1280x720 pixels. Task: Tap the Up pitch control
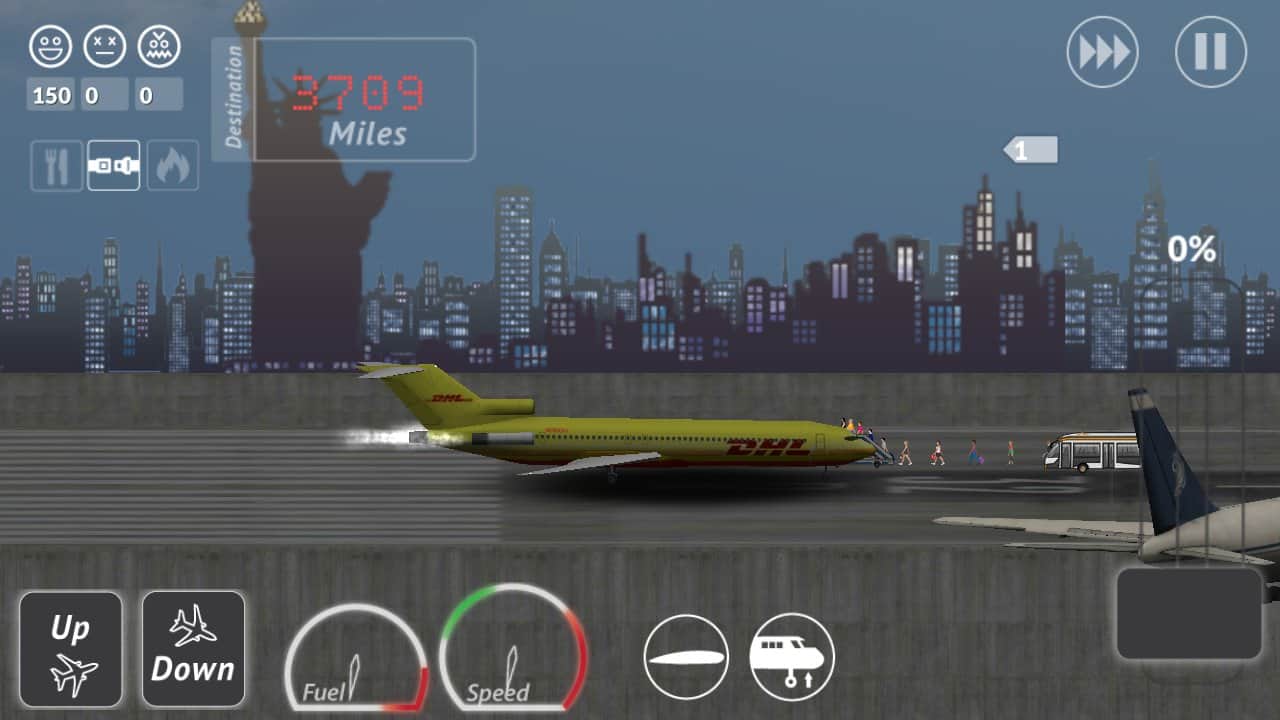[71, 649]
